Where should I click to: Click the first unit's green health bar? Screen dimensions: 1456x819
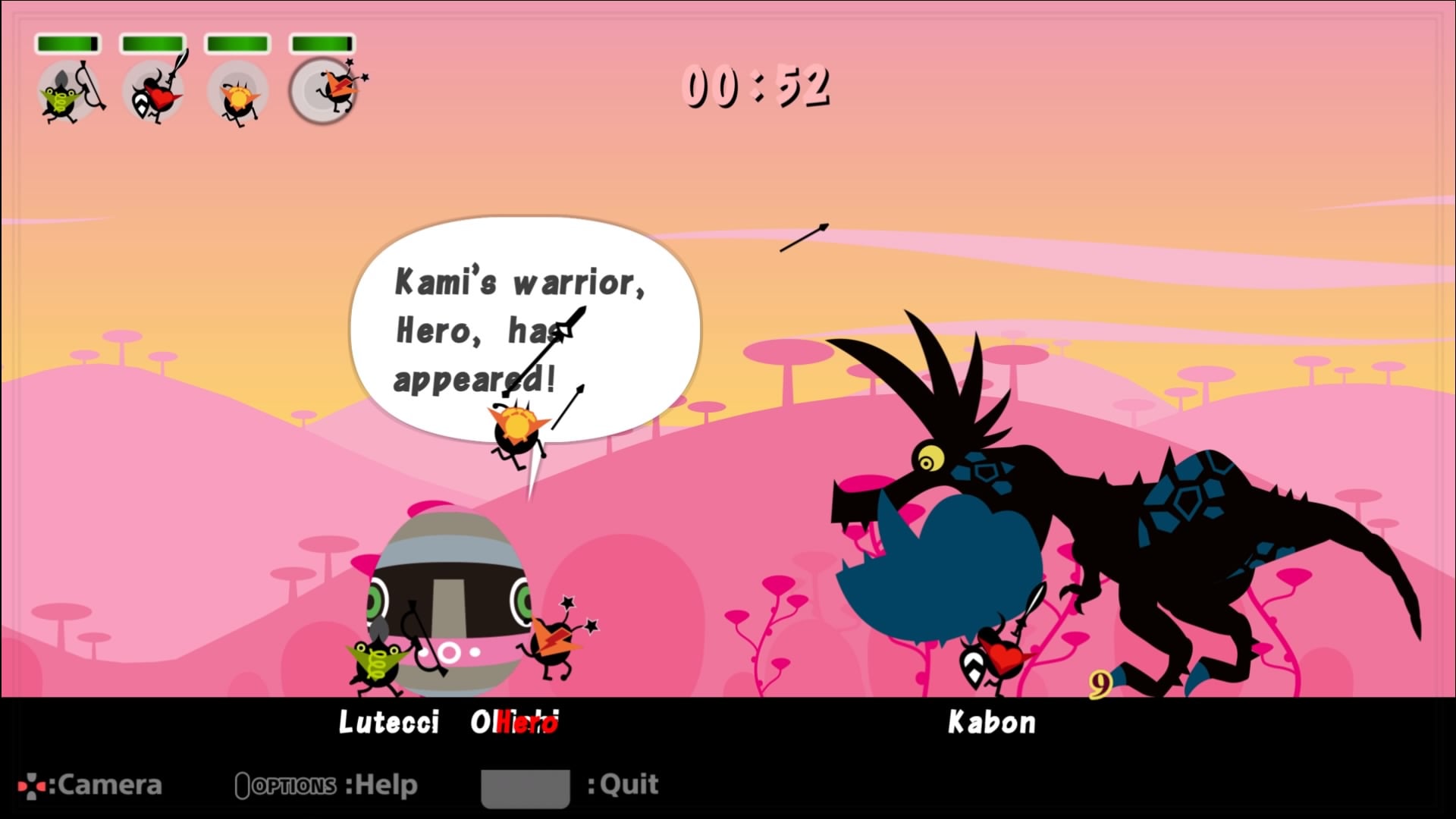(x=70, y=44)
